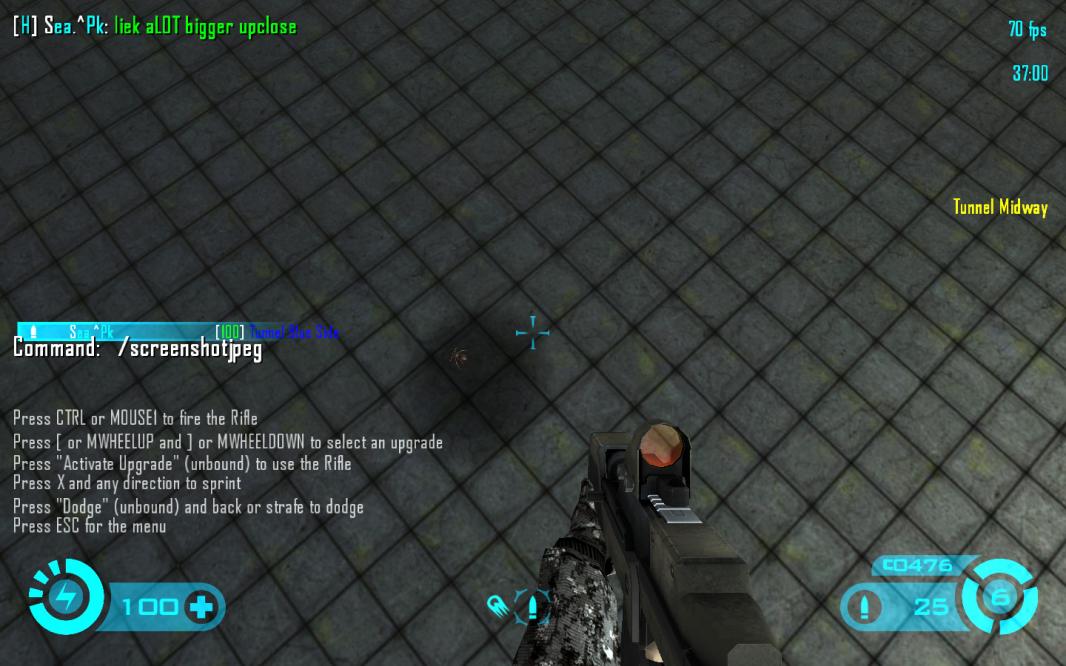Click the command input line with /screenshotjpeg
The image size is (1066, 666).
(x=137, y=349)
